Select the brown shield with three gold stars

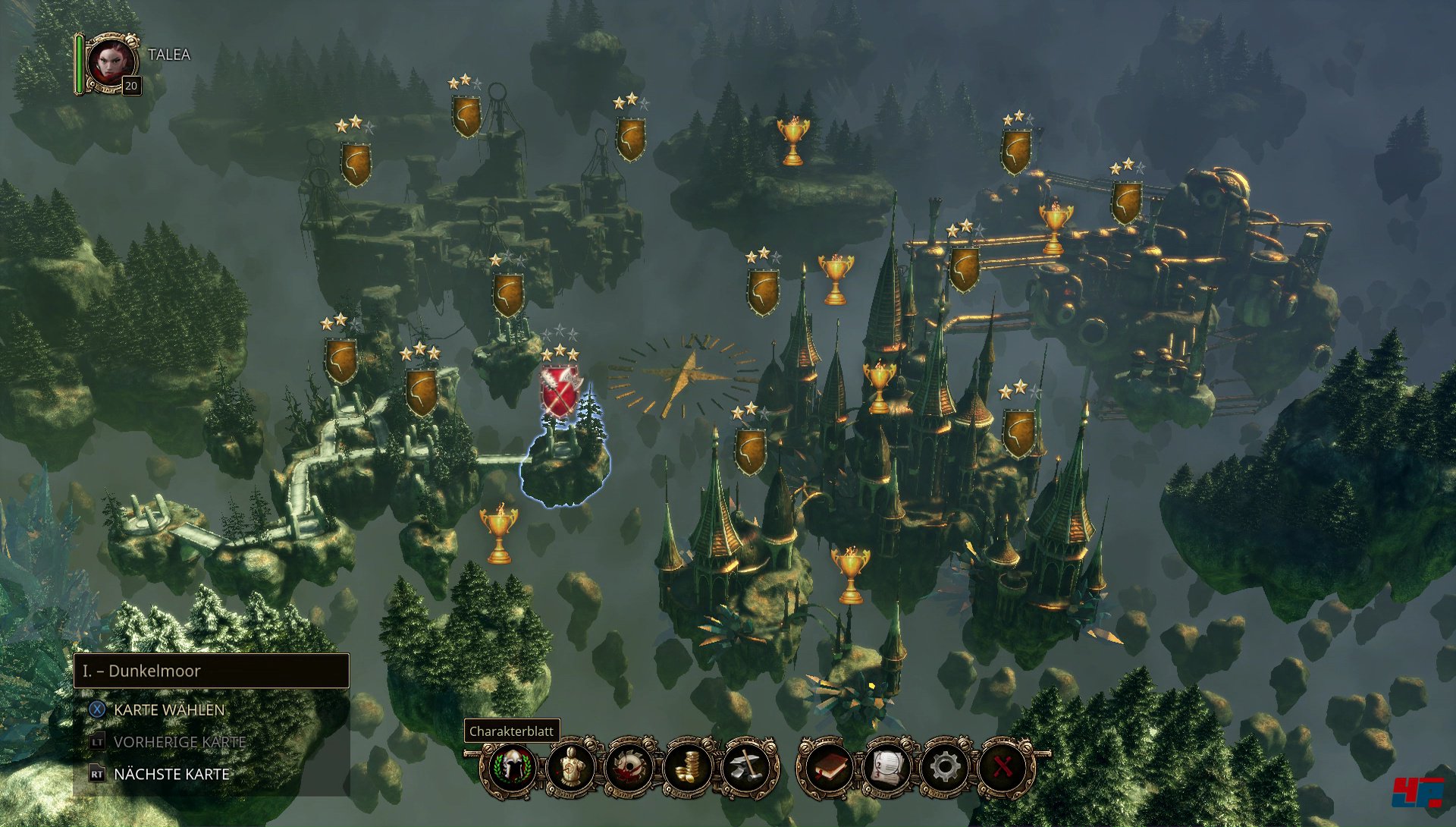click(x=421, y=391)
